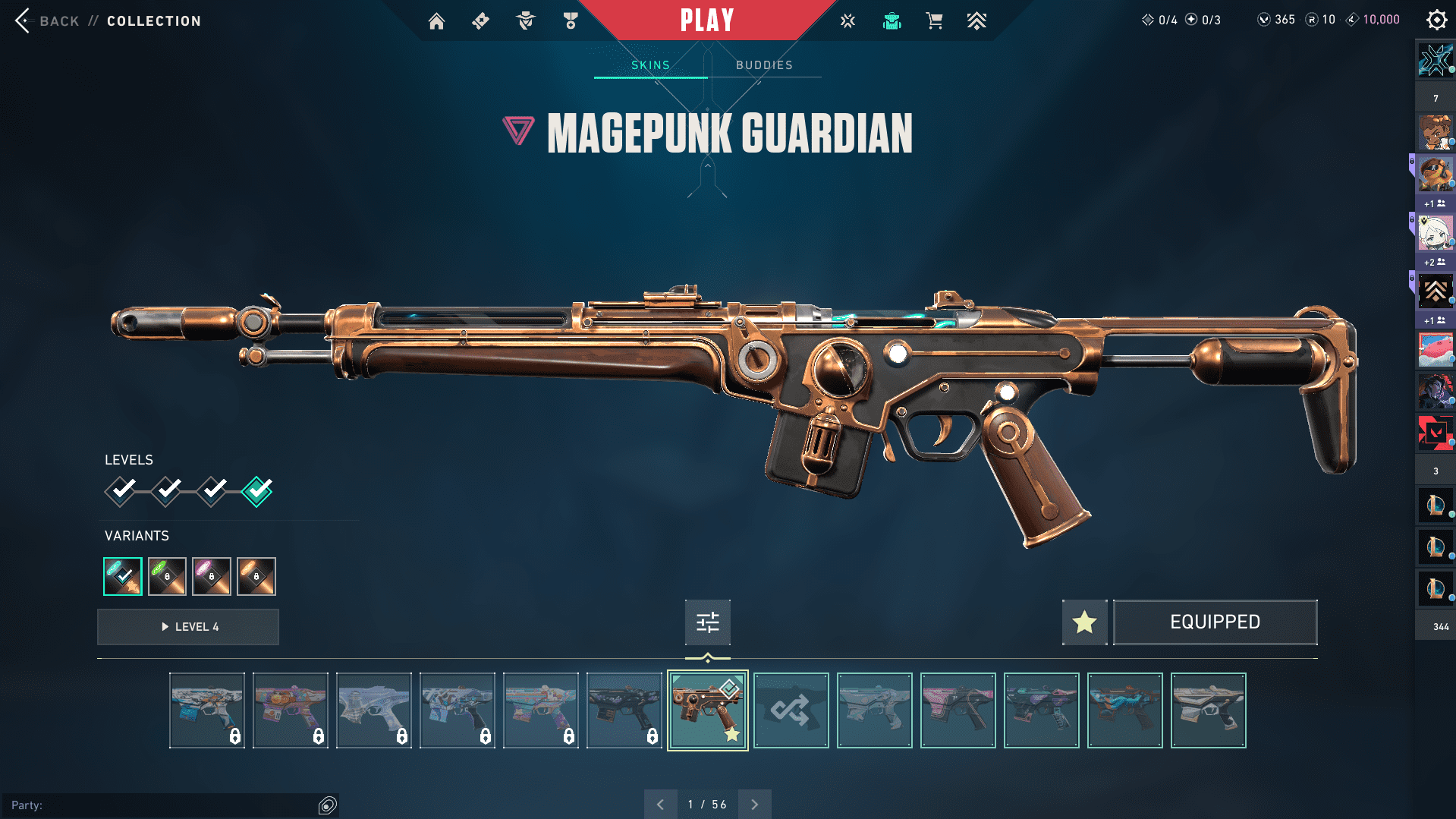Select the fourth skin level checkmark
The image size is (1456, 819).
click(x=257, y=491)
